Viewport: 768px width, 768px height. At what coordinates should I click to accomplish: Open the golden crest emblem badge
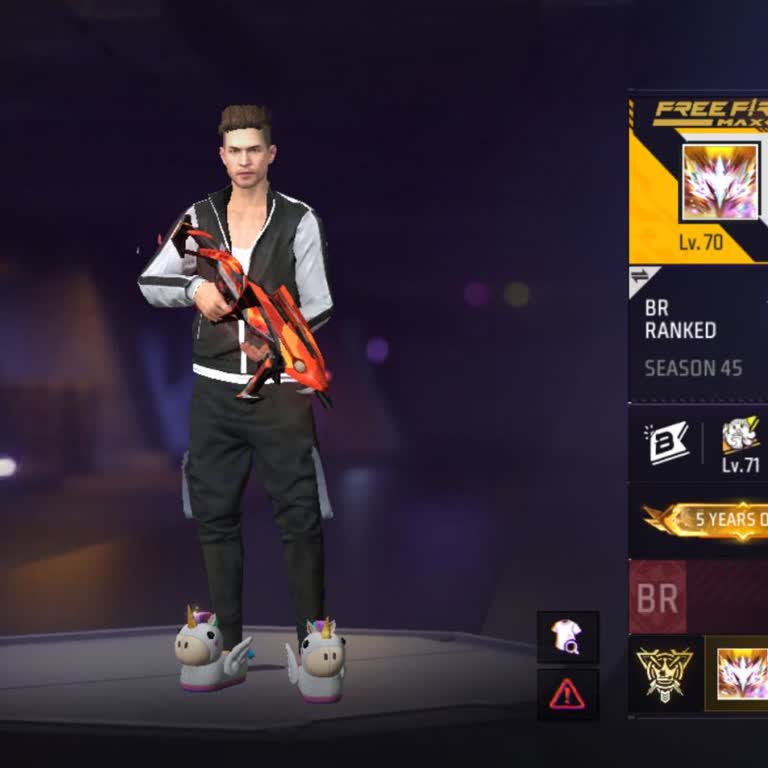pos(665,673)
